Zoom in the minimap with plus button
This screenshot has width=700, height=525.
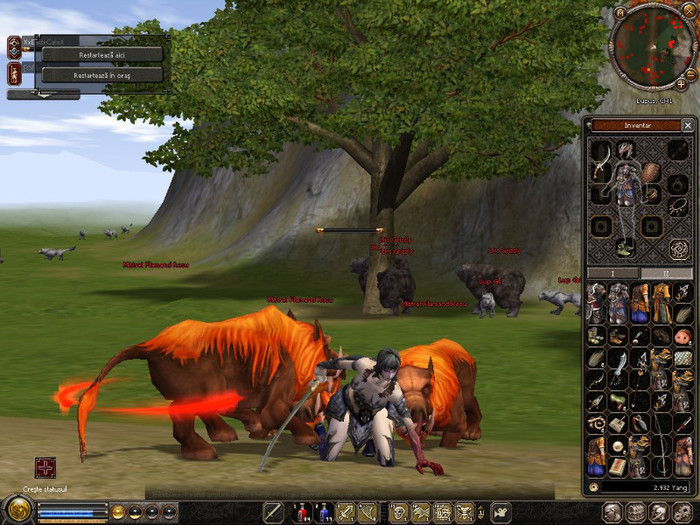pos(681,85)
